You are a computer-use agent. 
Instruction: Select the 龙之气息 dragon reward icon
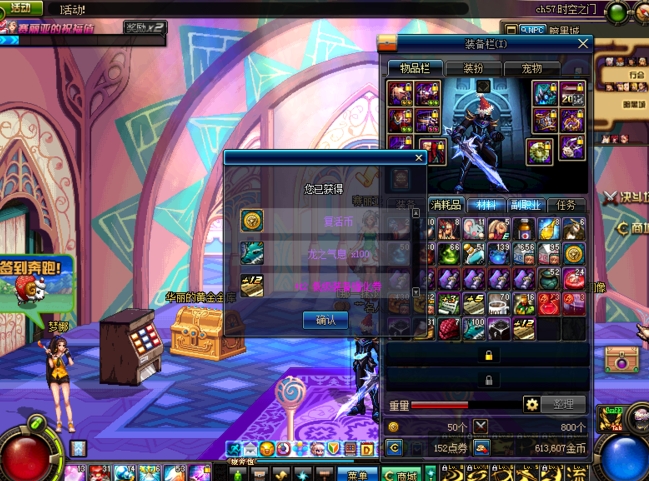252,252
